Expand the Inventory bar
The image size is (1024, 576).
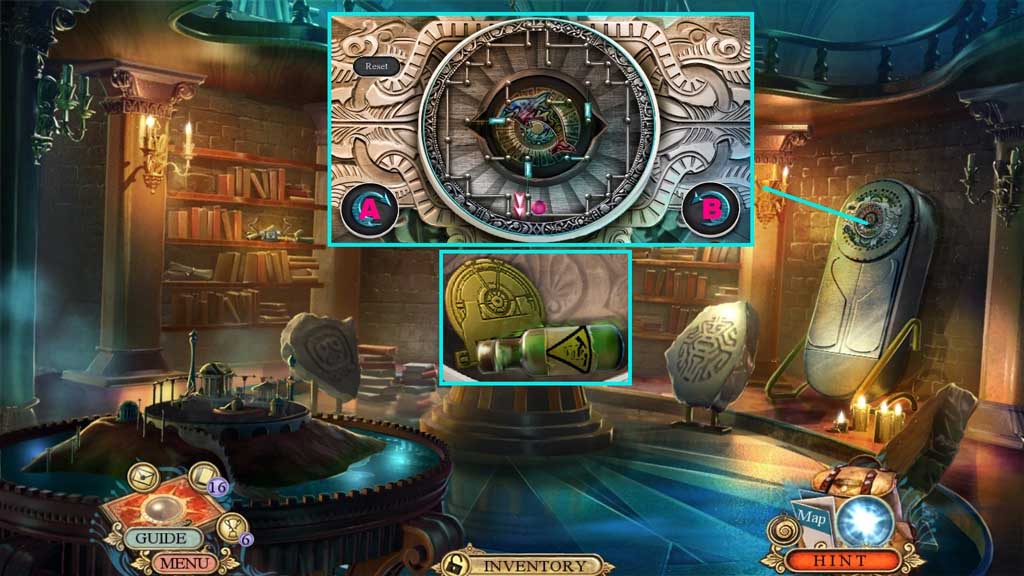click(534, 564)
